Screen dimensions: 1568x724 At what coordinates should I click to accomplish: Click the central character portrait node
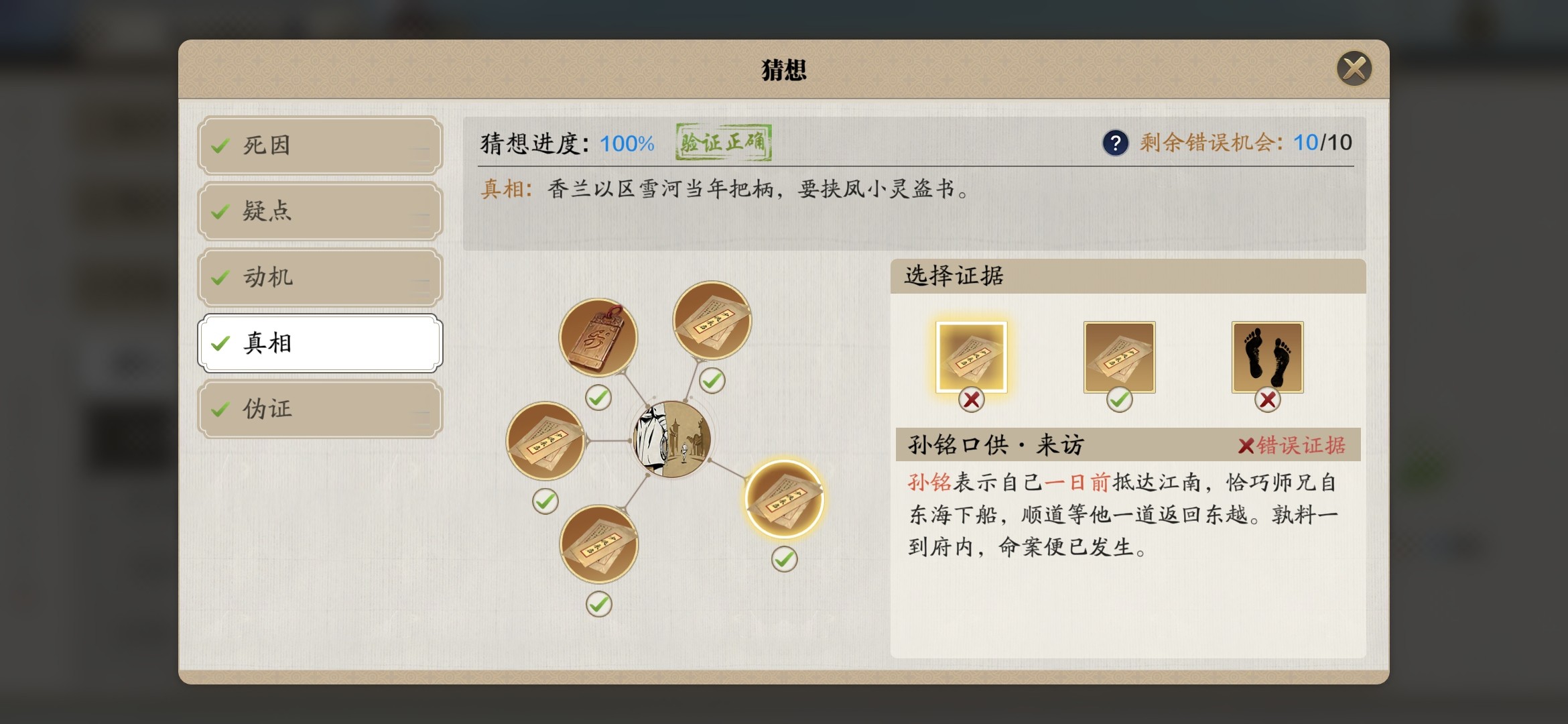tap(672, 439)
